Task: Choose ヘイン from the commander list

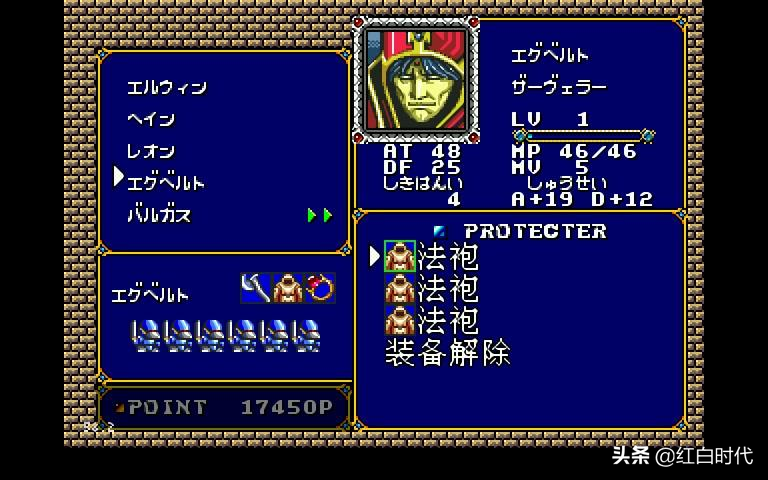Action: tap(151, 120)
